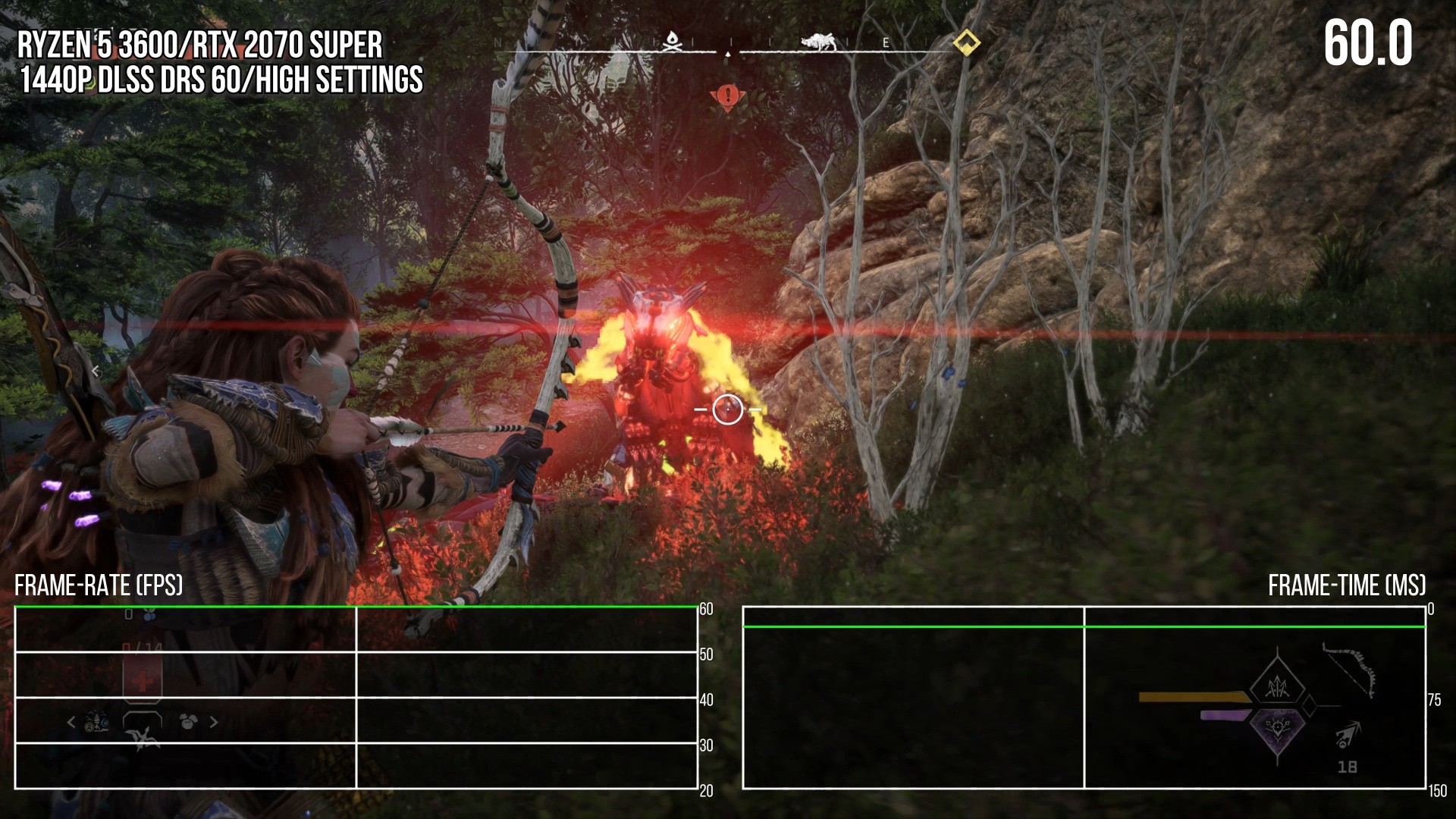The image size is (1456, 819).
Task: Choose the berry cluster tool icon
Action: coord(188,721)
